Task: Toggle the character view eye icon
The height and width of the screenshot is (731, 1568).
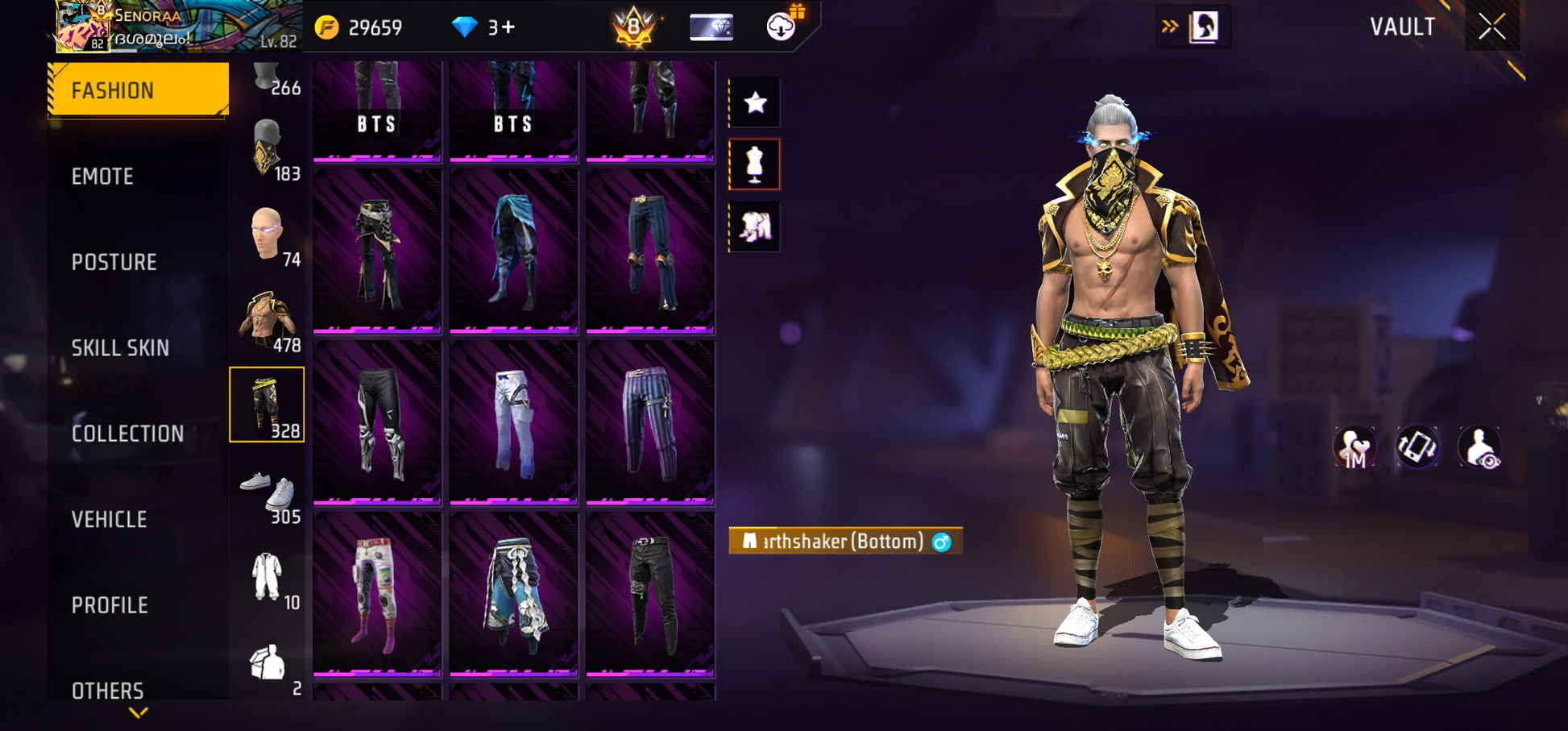Action: pos(1479,447)
